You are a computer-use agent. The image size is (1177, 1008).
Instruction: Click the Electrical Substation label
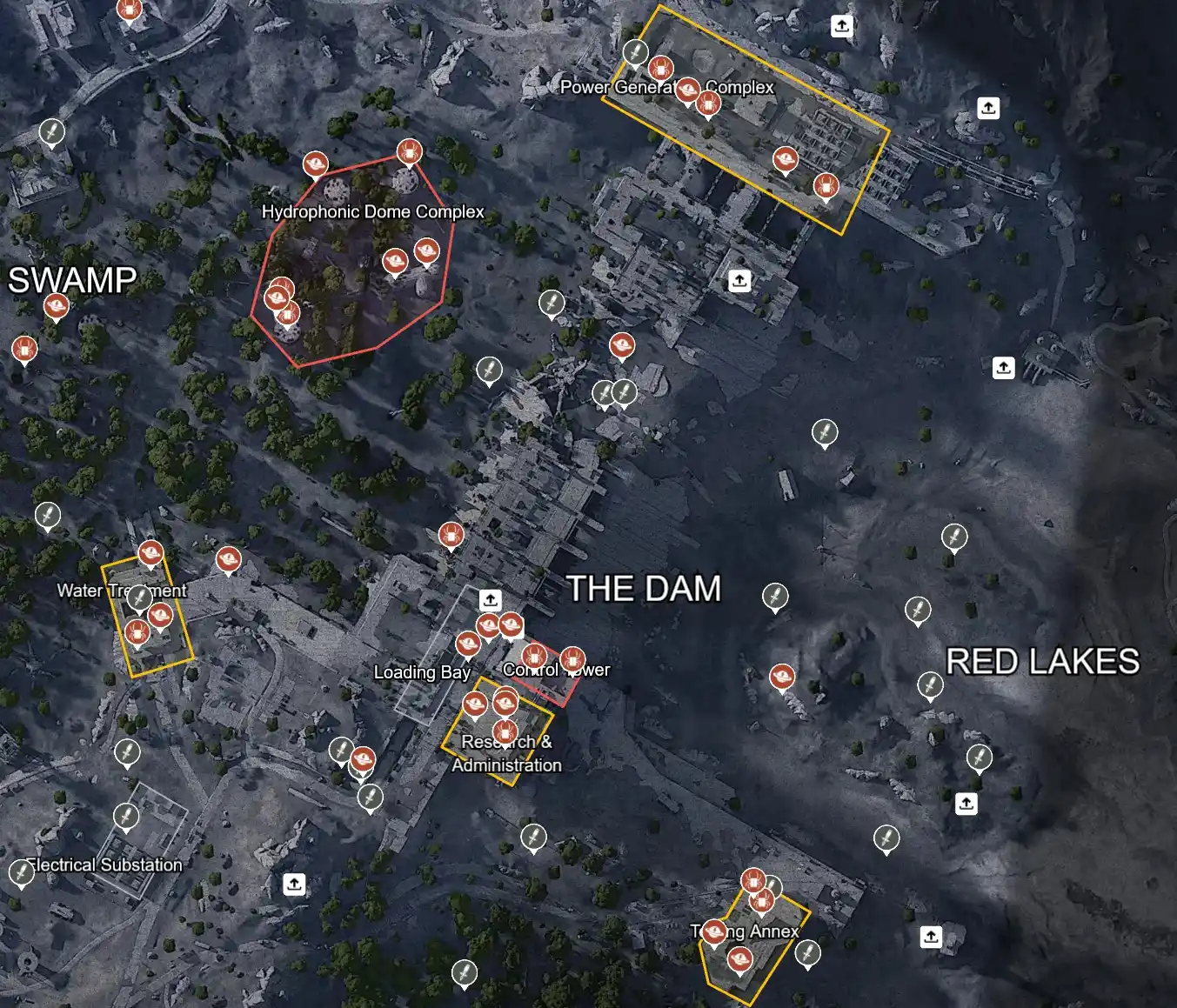[x=104, y=864]
